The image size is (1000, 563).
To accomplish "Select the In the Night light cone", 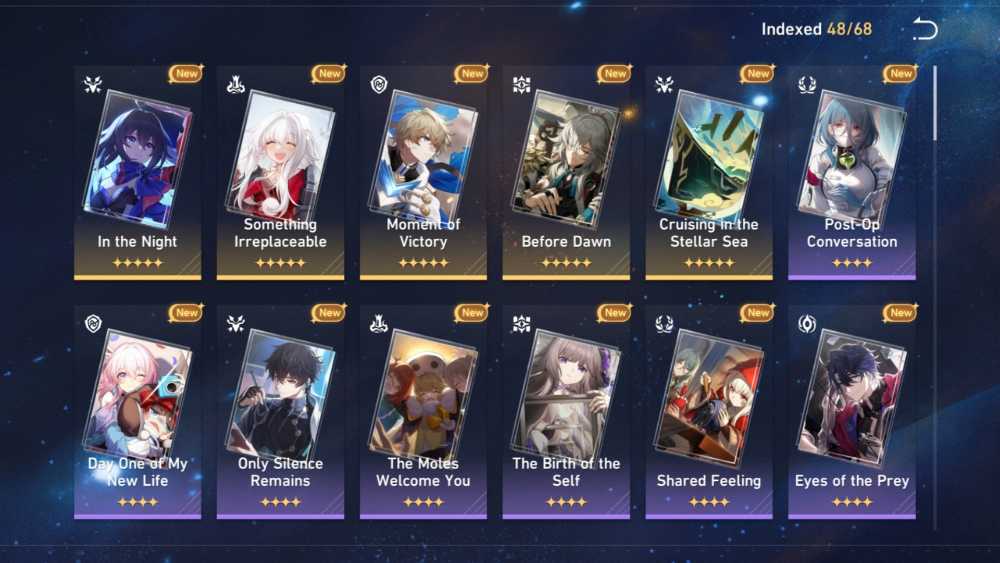I will pos(137,172).
